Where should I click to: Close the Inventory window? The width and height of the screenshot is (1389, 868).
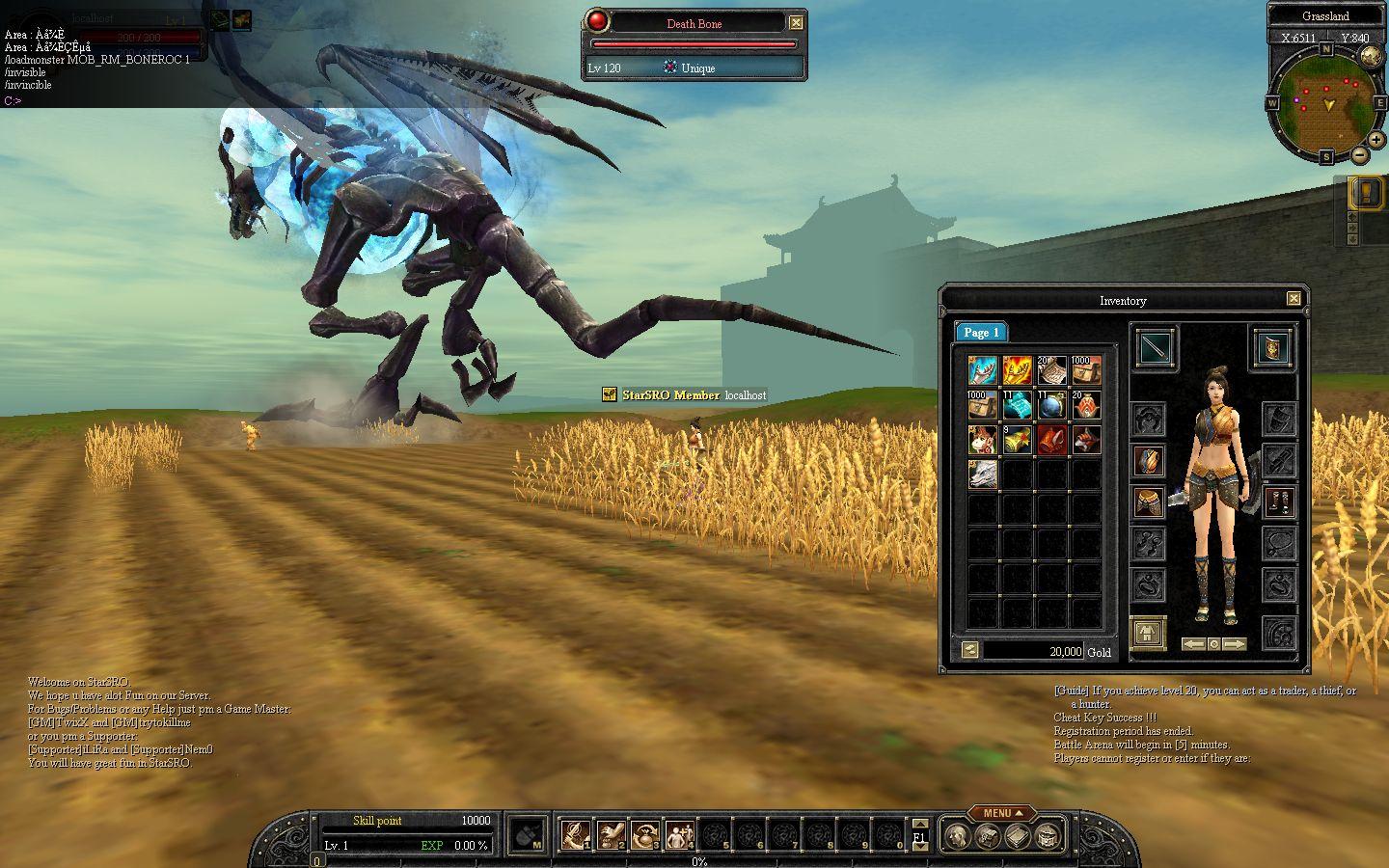click(x=1294, y=299)
